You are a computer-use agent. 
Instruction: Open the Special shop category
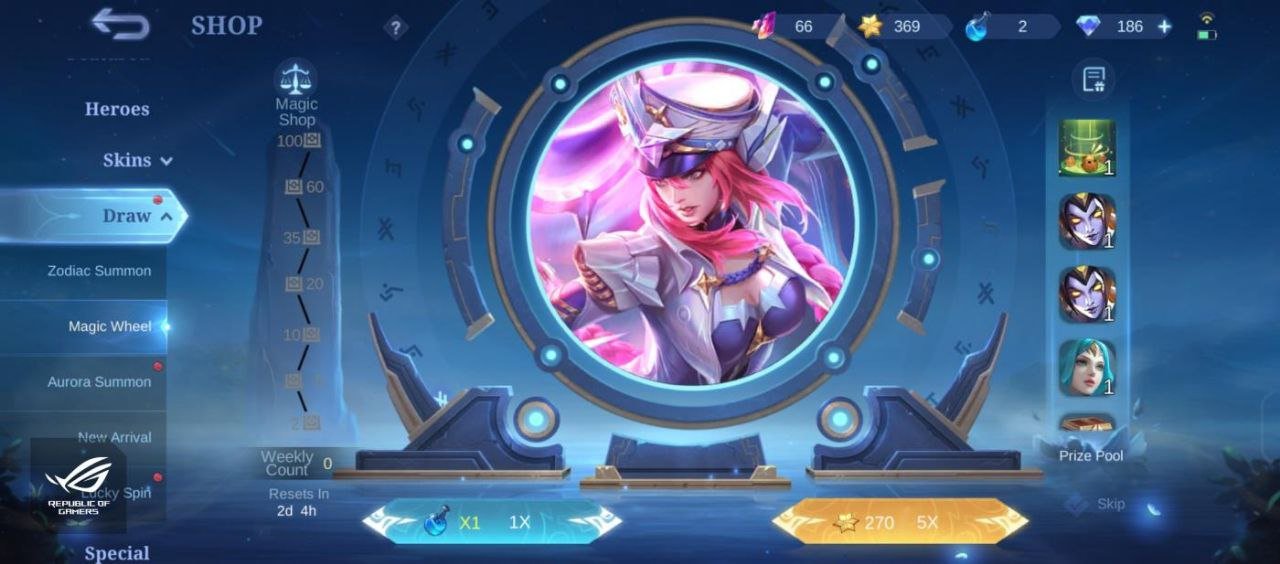(x=117, y=553)
